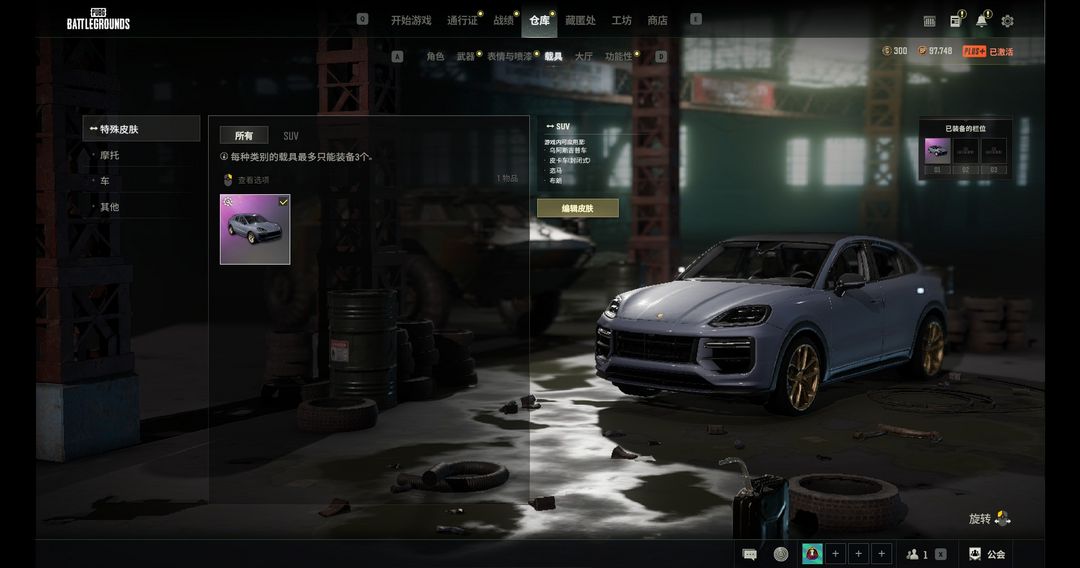Screen dimensions: 1080x568
Task: Open the 战绩 career page
Action: coord(503,20)
